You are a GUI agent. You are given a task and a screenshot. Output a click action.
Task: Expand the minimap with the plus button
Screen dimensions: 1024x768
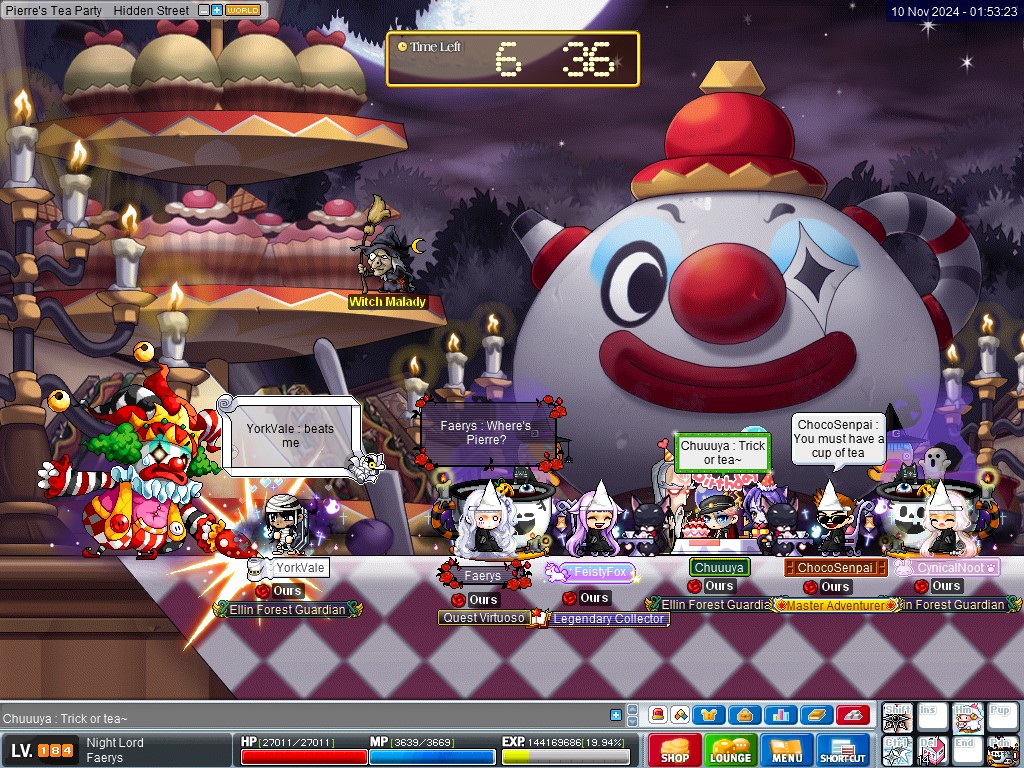click(217, 10)
